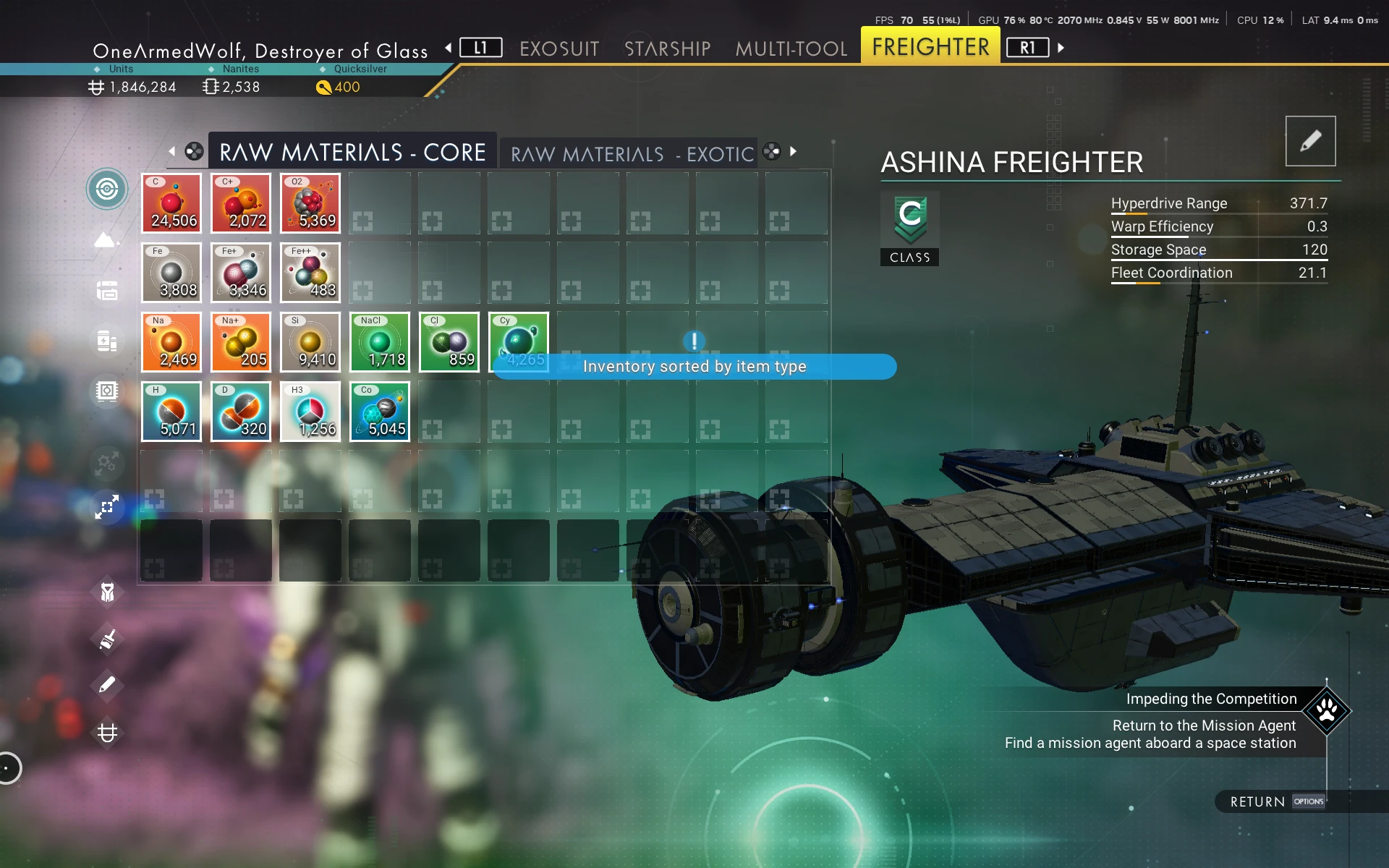
Task: Click the Sodium Nitrate slot showing 205
Action: (240, 342)
